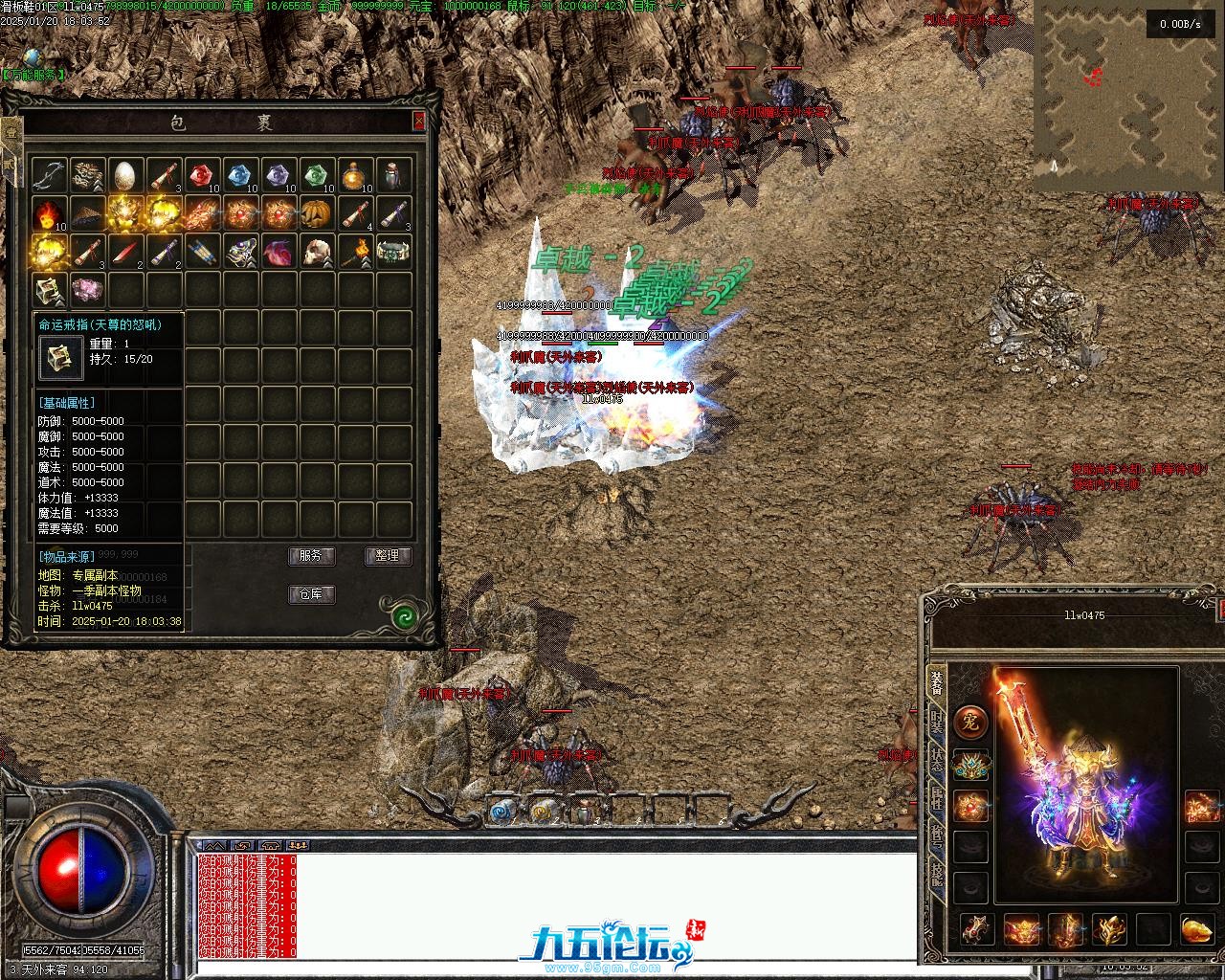This screenshot has width=1225, height=980.
Task: Select the bamboo hat item in the bag
Action: coord(88,212)
